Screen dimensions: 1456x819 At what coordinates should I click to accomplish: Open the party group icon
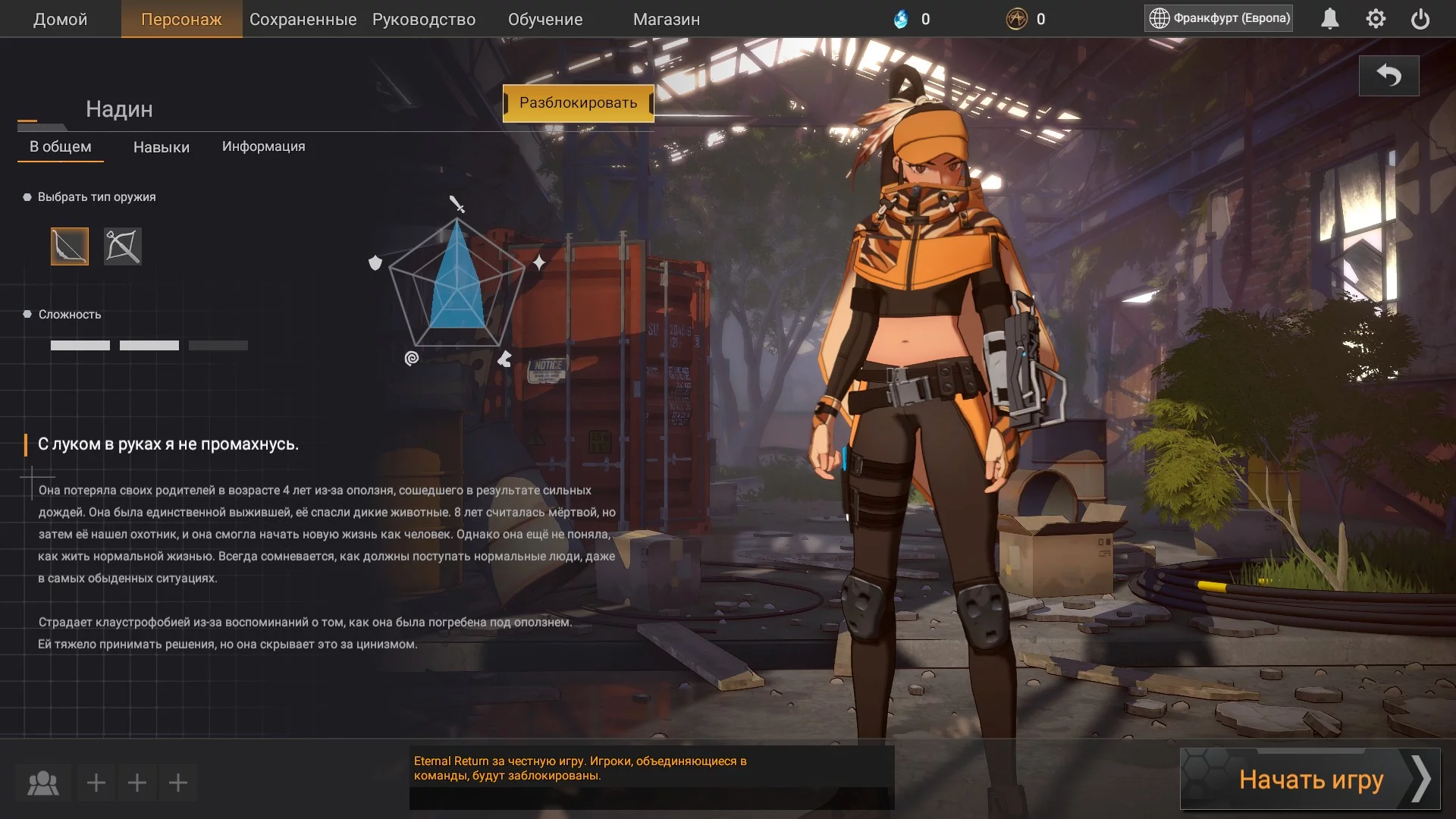[43, 783]
